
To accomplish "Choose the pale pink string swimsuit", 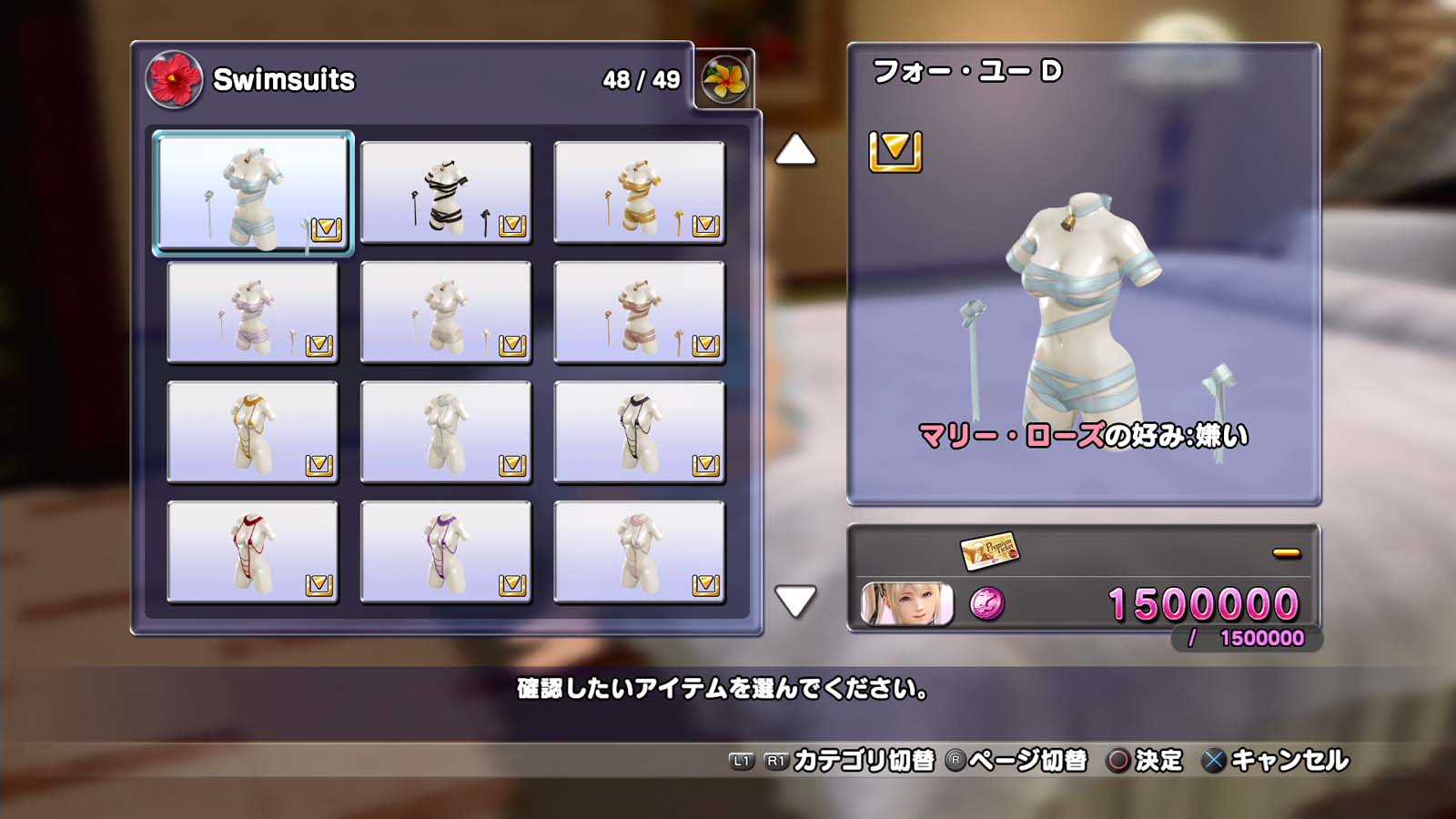I will (x=639, y=552).
